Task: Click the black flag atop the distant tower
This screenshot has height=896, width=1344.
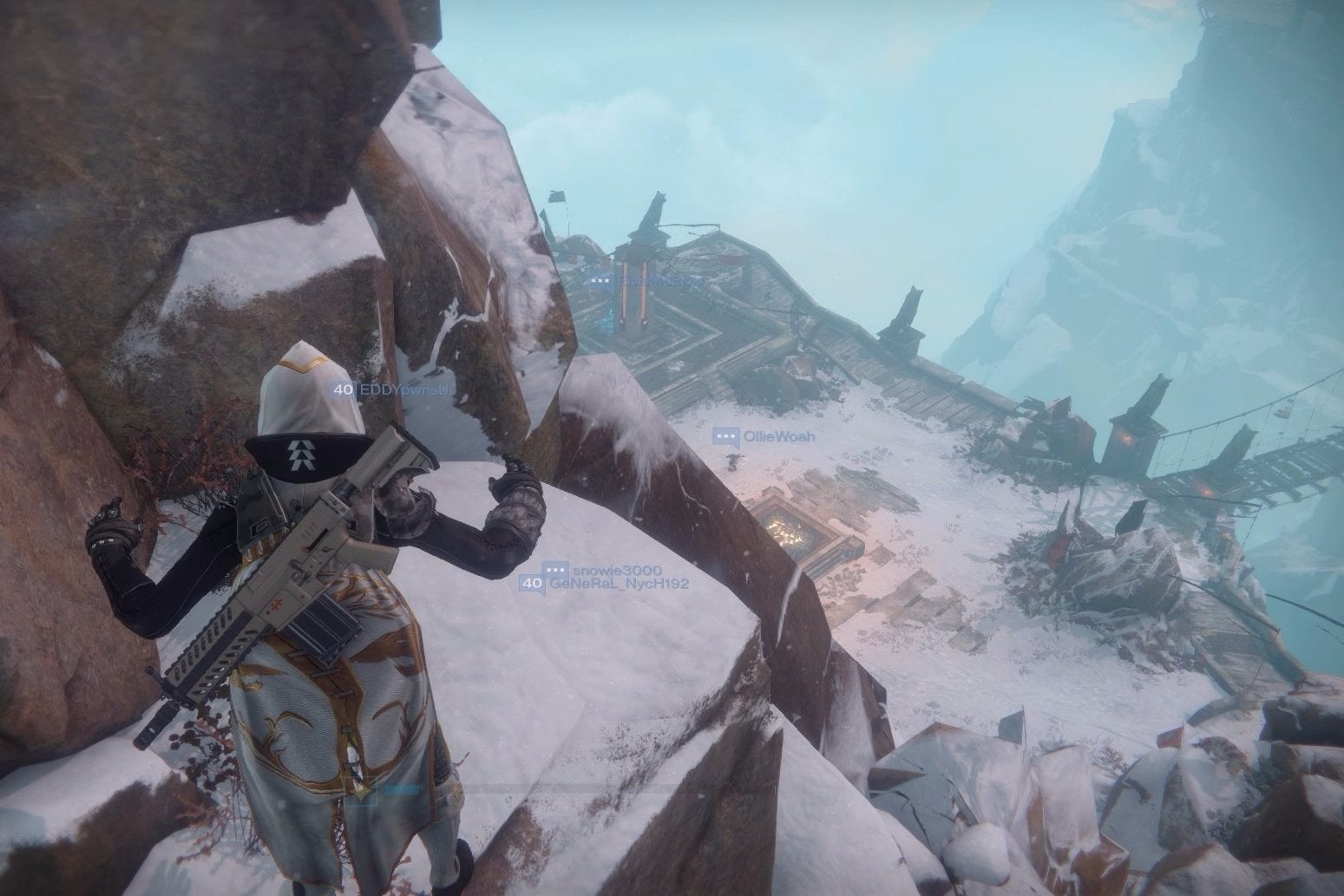Action: point(556,198)
